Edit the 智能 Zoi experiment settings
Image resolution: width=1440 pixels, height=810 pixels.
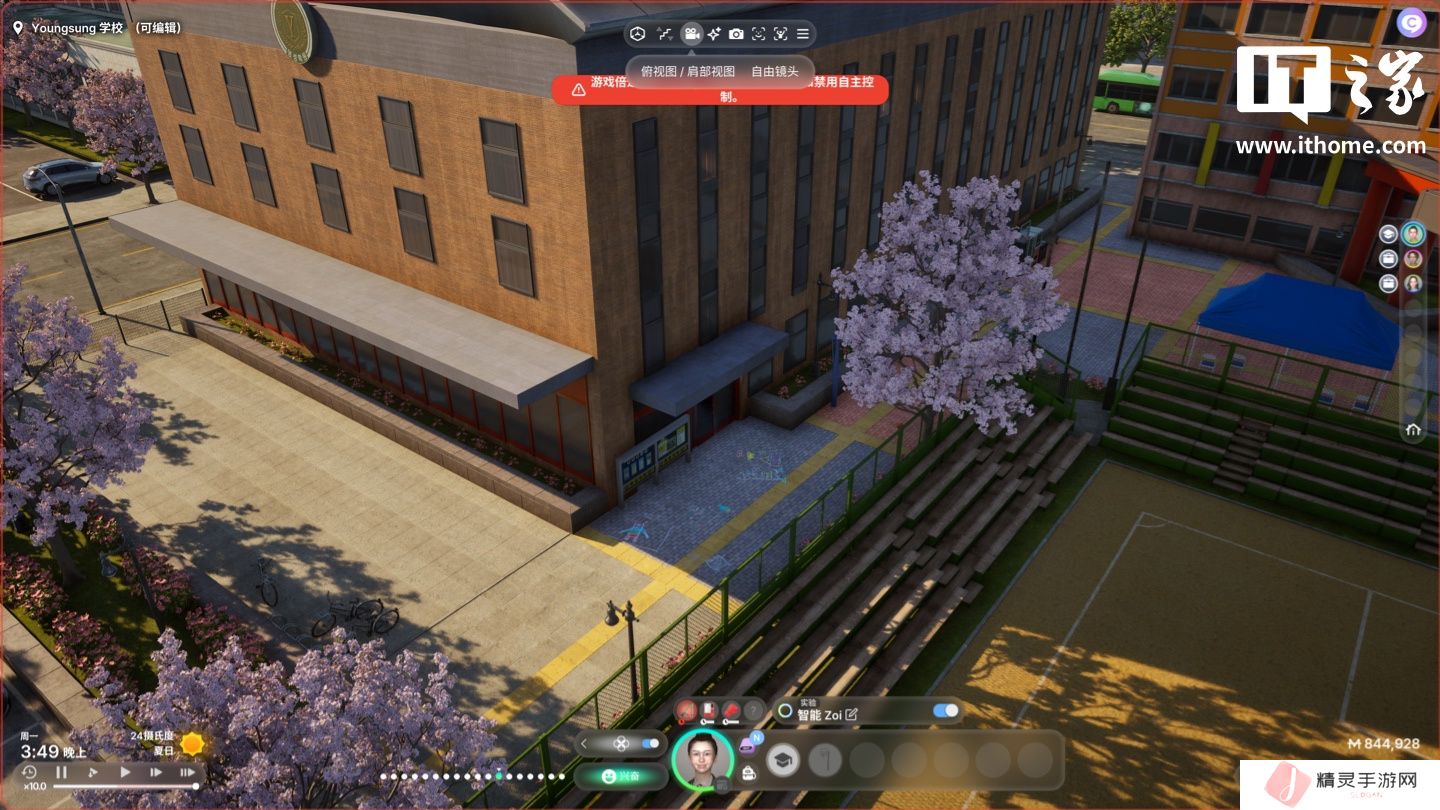(x=852, y=714)
